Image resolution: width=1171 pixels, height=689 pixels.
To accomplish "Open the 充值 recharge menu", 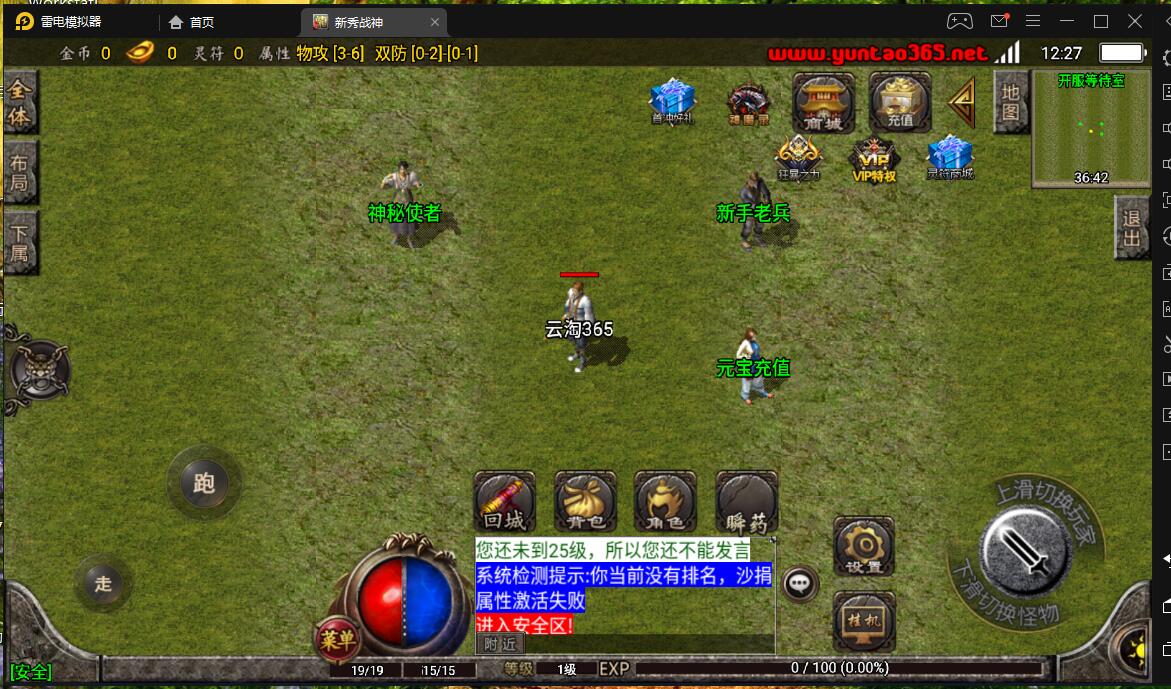I will (x=900, y=102).
